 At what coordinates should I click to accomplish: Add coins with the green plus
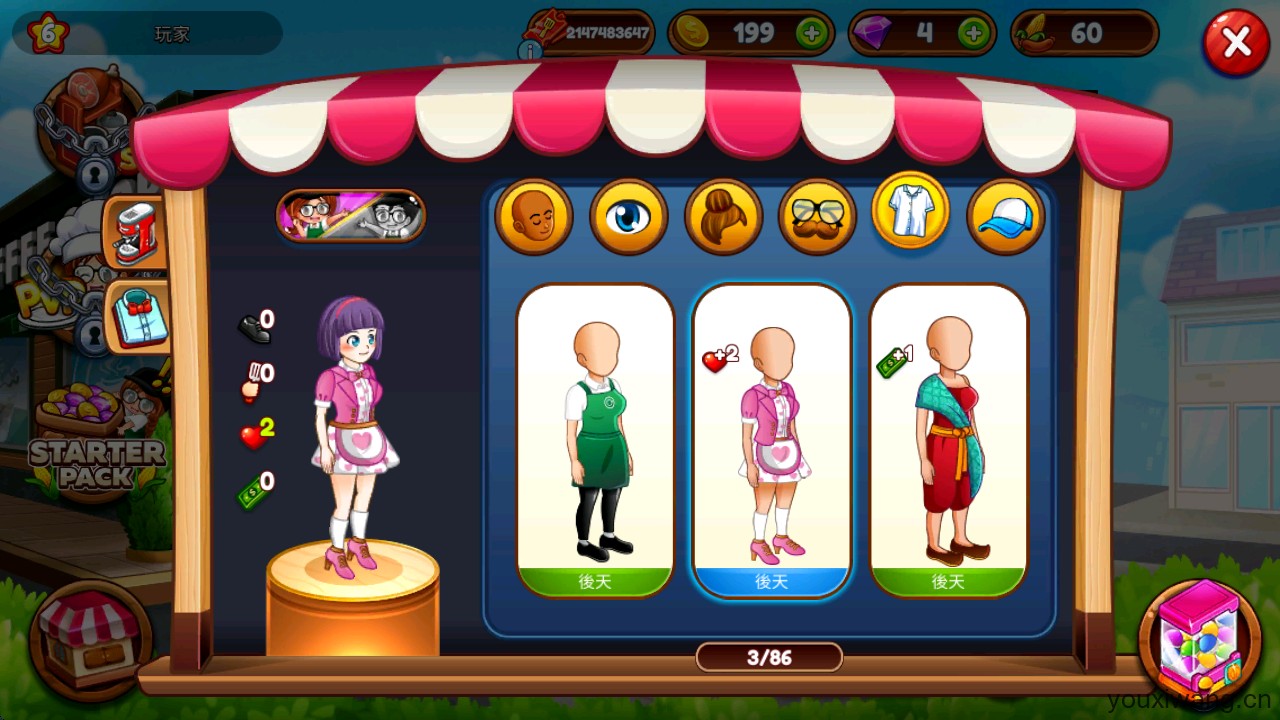tap(811, 34)
